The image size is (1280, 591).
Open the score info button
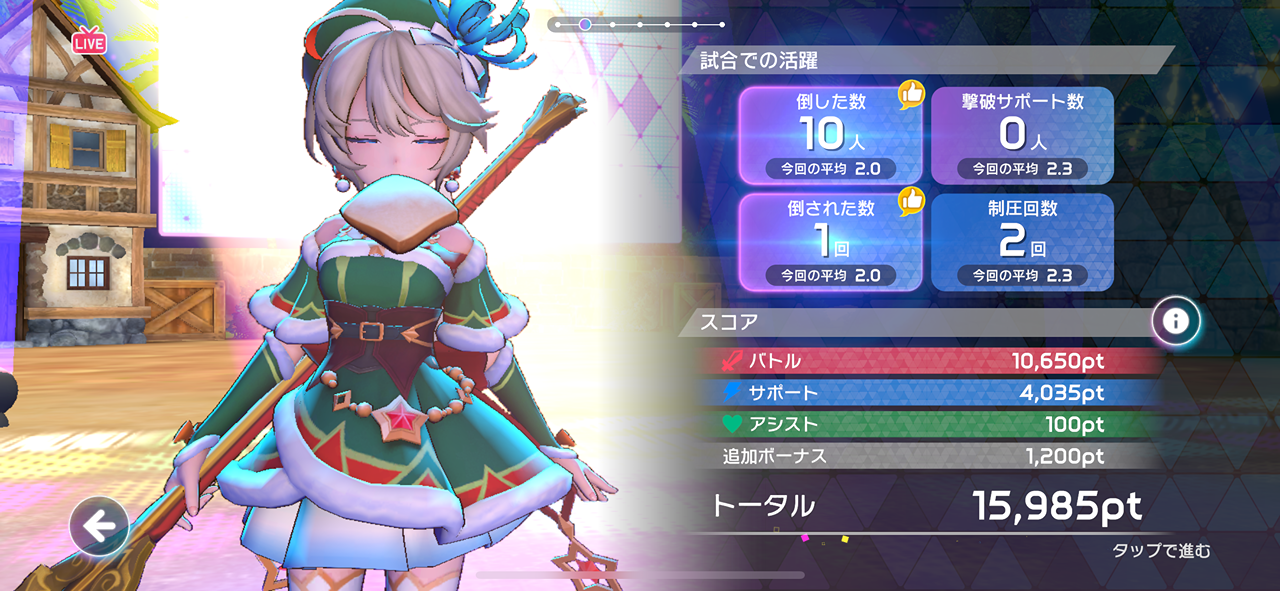coord(1175,321)
